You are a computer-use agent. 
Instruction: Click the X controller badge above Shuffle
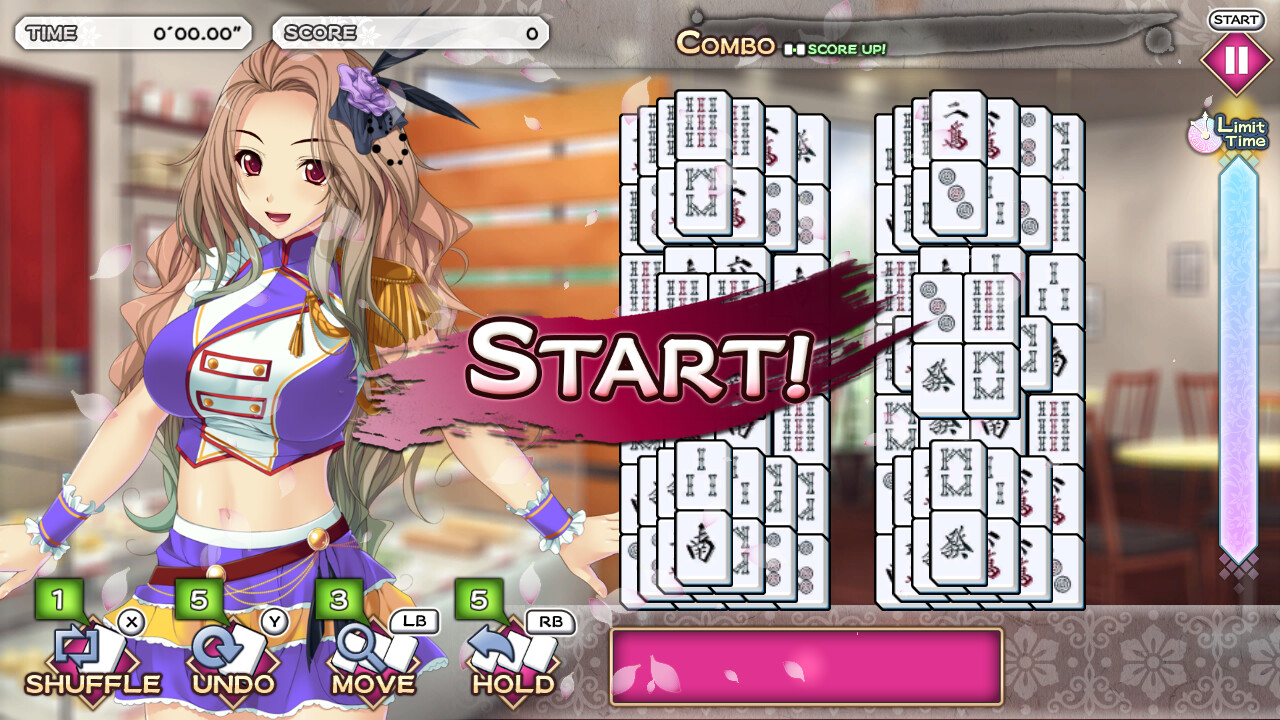click(x=131, y=623)
